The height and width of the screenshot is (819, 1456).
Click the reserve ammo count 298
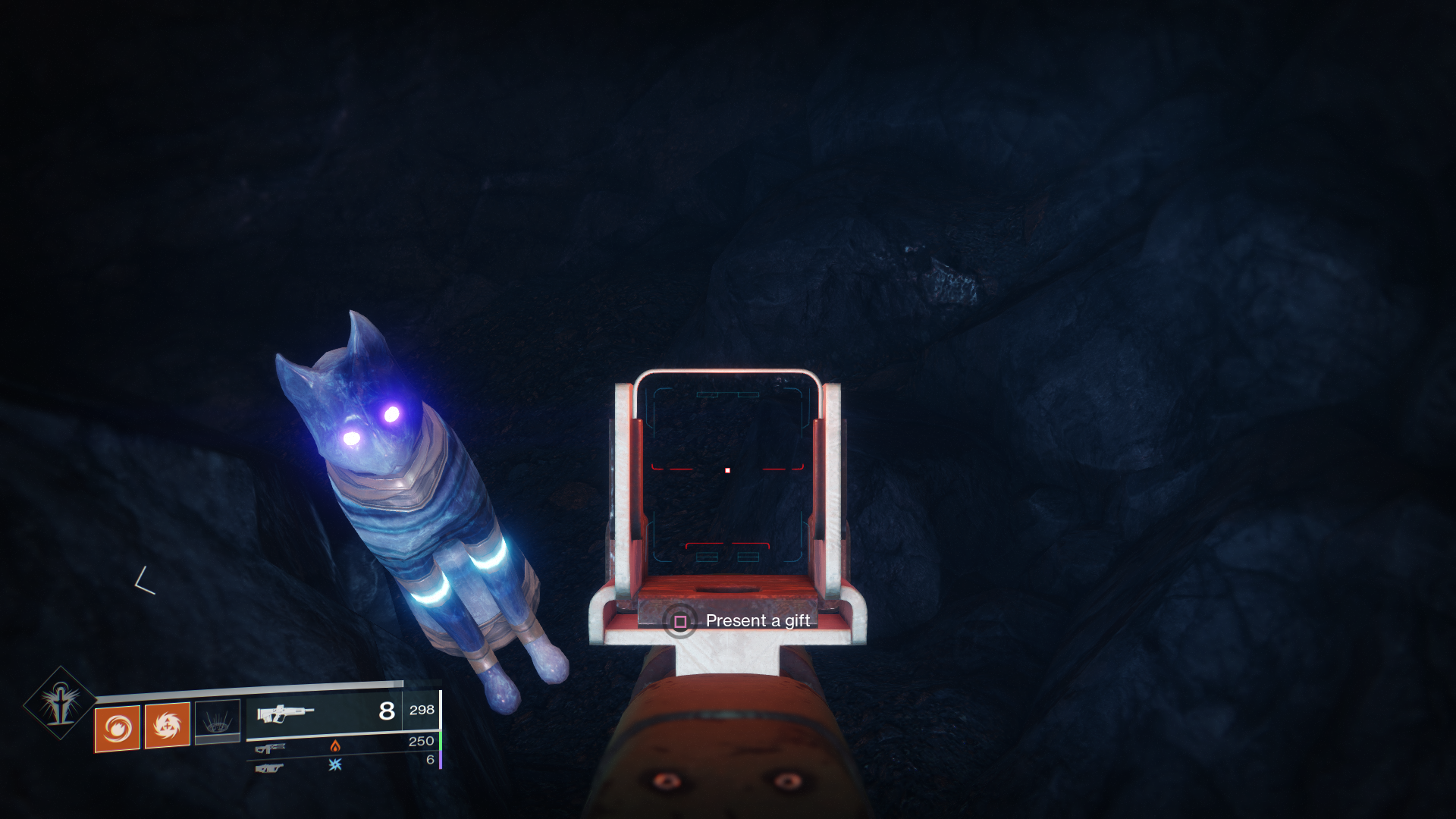(422, 711)
